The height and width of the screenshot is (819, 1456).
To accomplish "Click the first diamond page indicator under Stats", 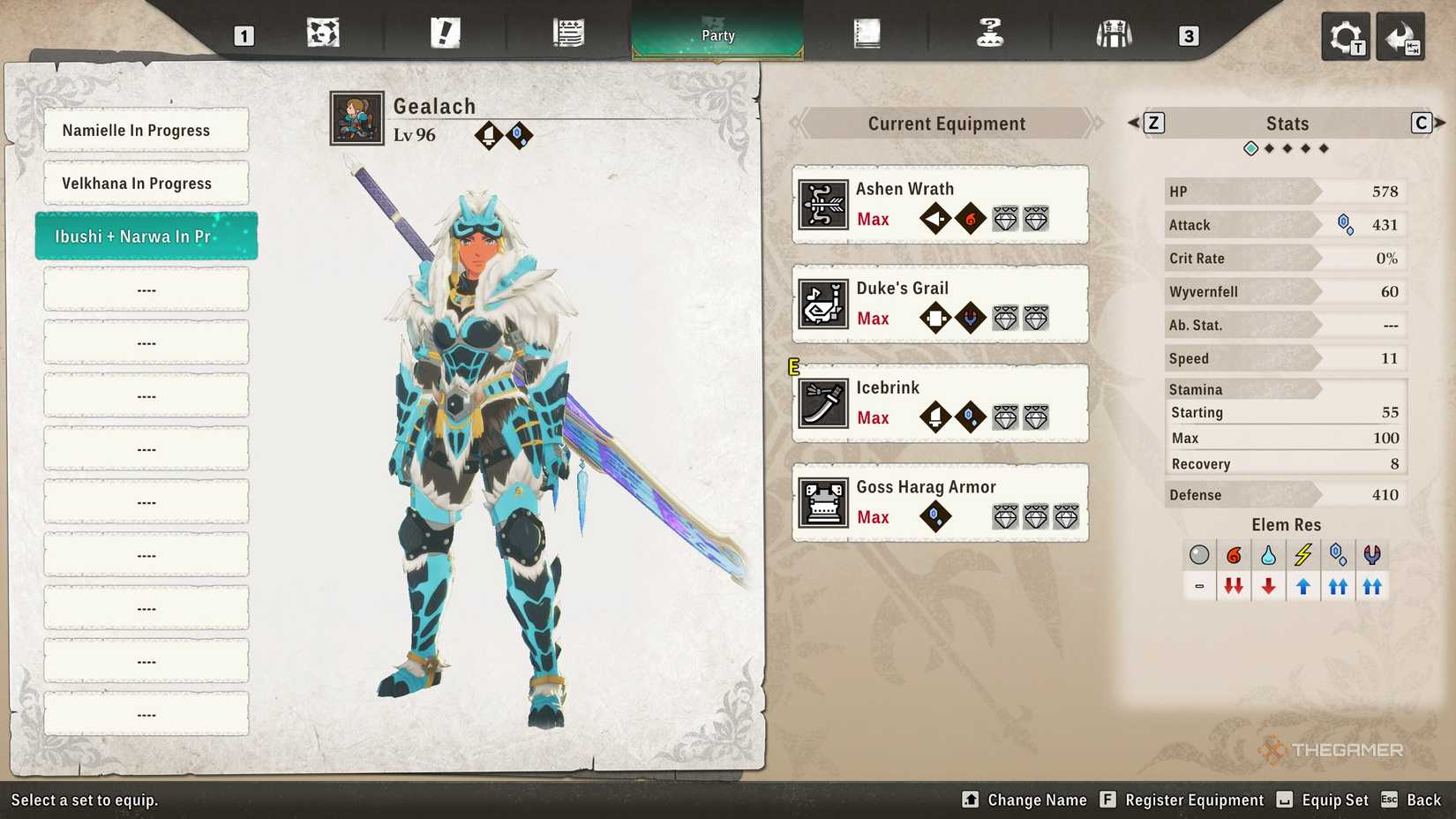I will [x=1250, y=148].
